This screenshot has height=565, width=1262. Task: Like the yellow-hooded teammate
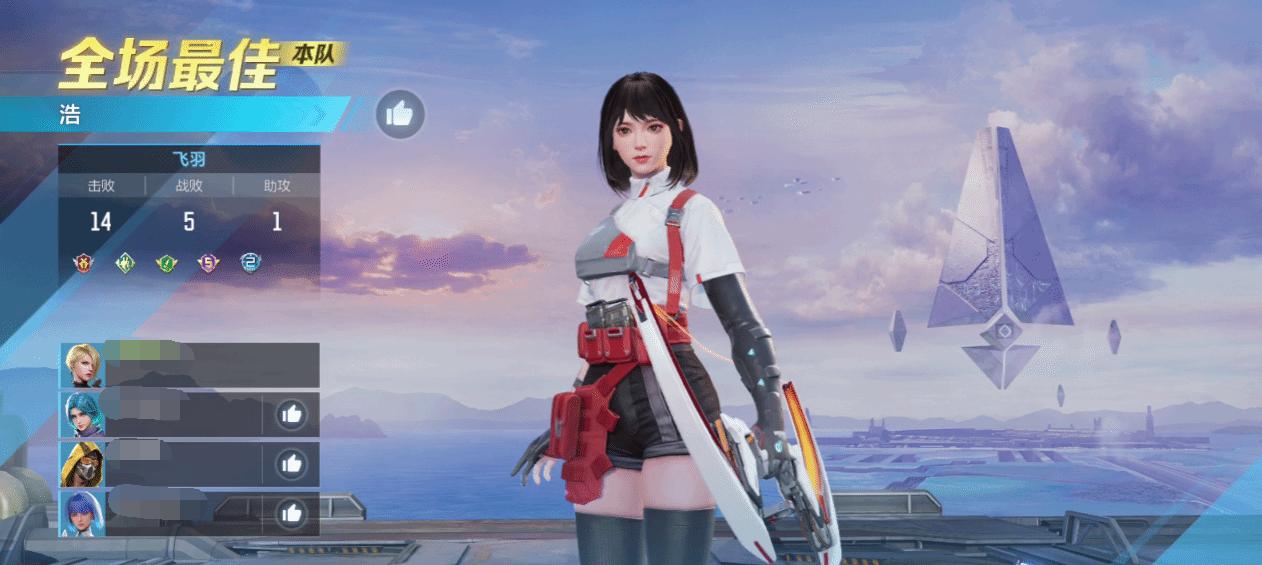pos(291,463)
